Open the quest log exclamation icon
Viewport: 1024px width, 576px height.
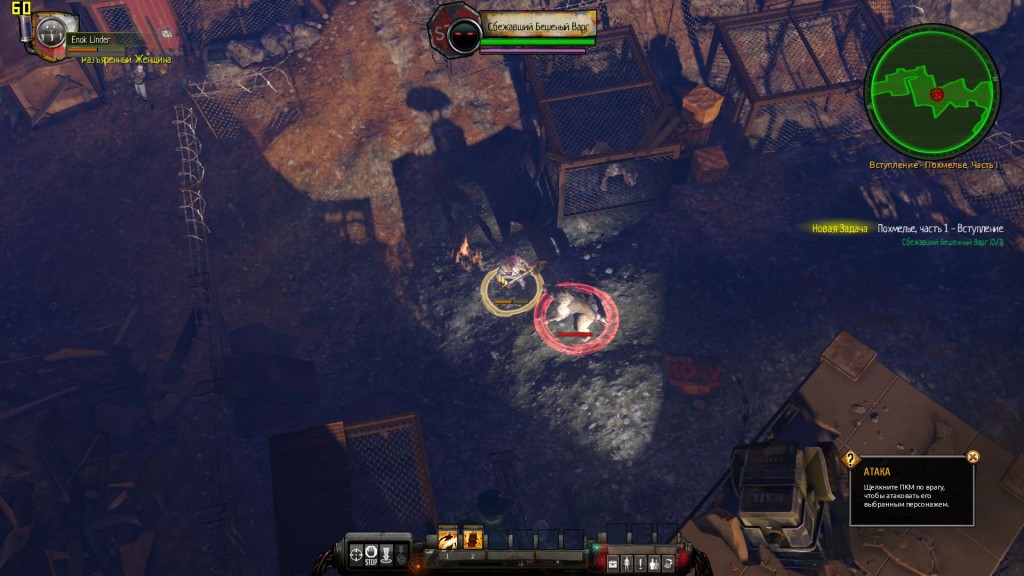pyautogui.click(x=640, y=564)
